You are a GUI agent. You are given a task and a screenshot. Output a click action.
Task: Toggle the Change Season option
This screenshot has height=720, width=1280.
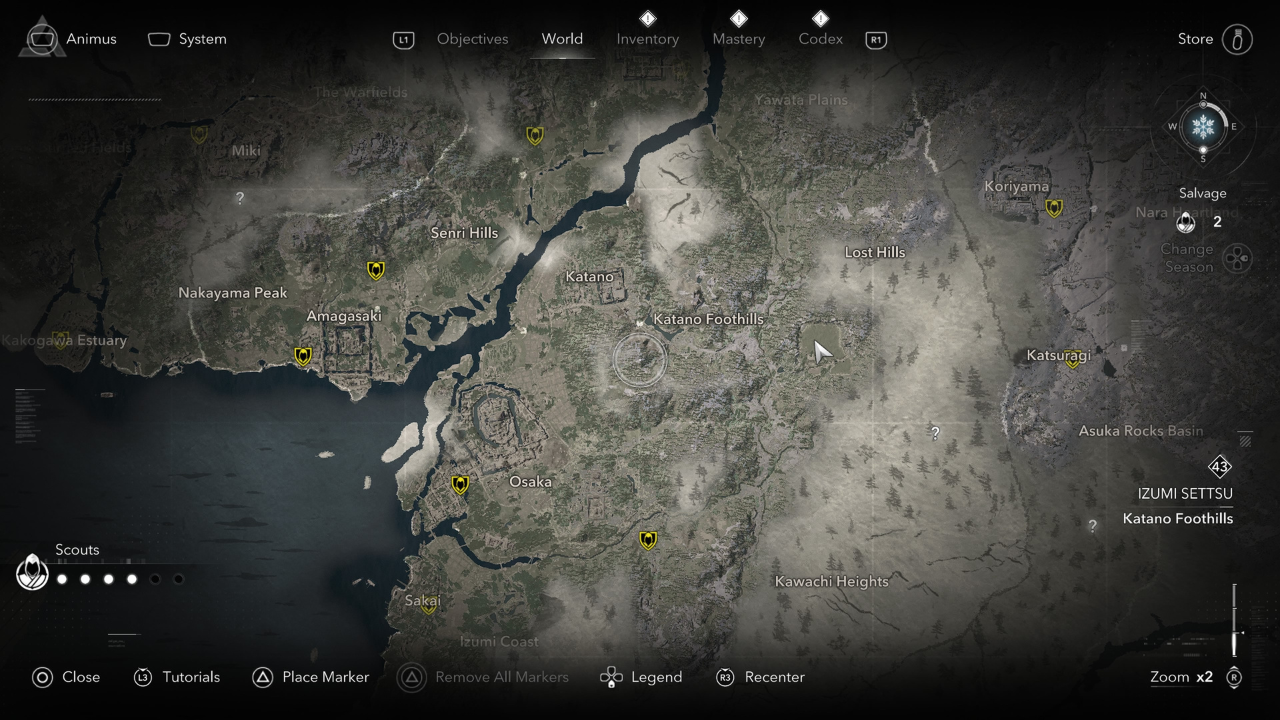[x=1238, y=258]
